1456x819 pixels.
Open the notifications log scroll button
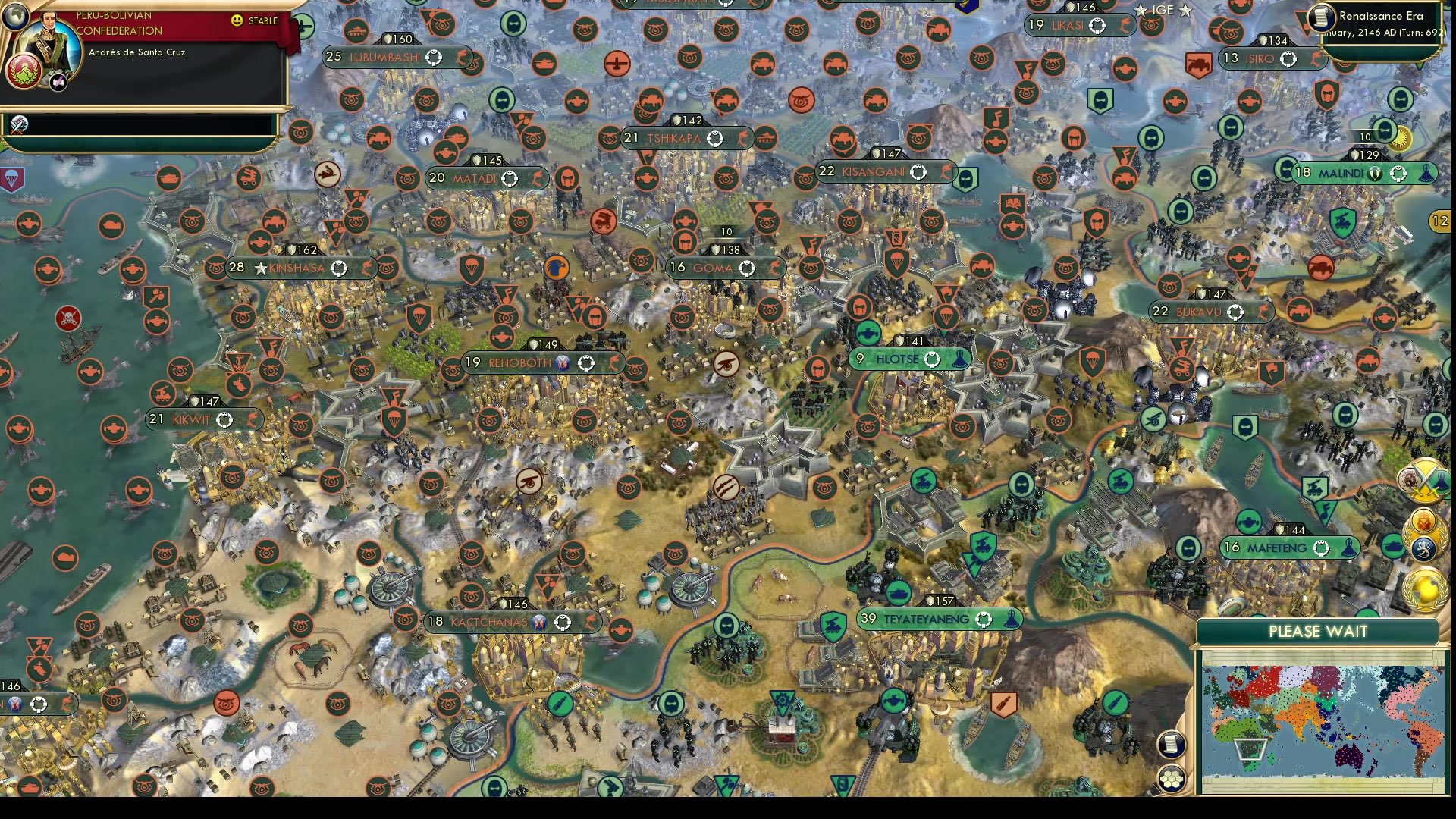(1170, 745)
